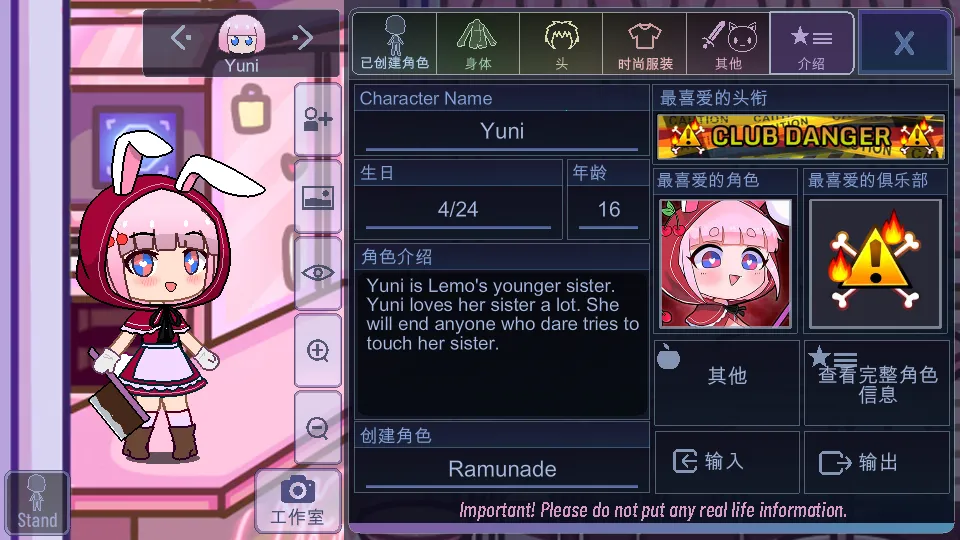This screenshot has width=960, height=540.
Task: Select the favorite club warning emblem
Action: tap(875, 264)
